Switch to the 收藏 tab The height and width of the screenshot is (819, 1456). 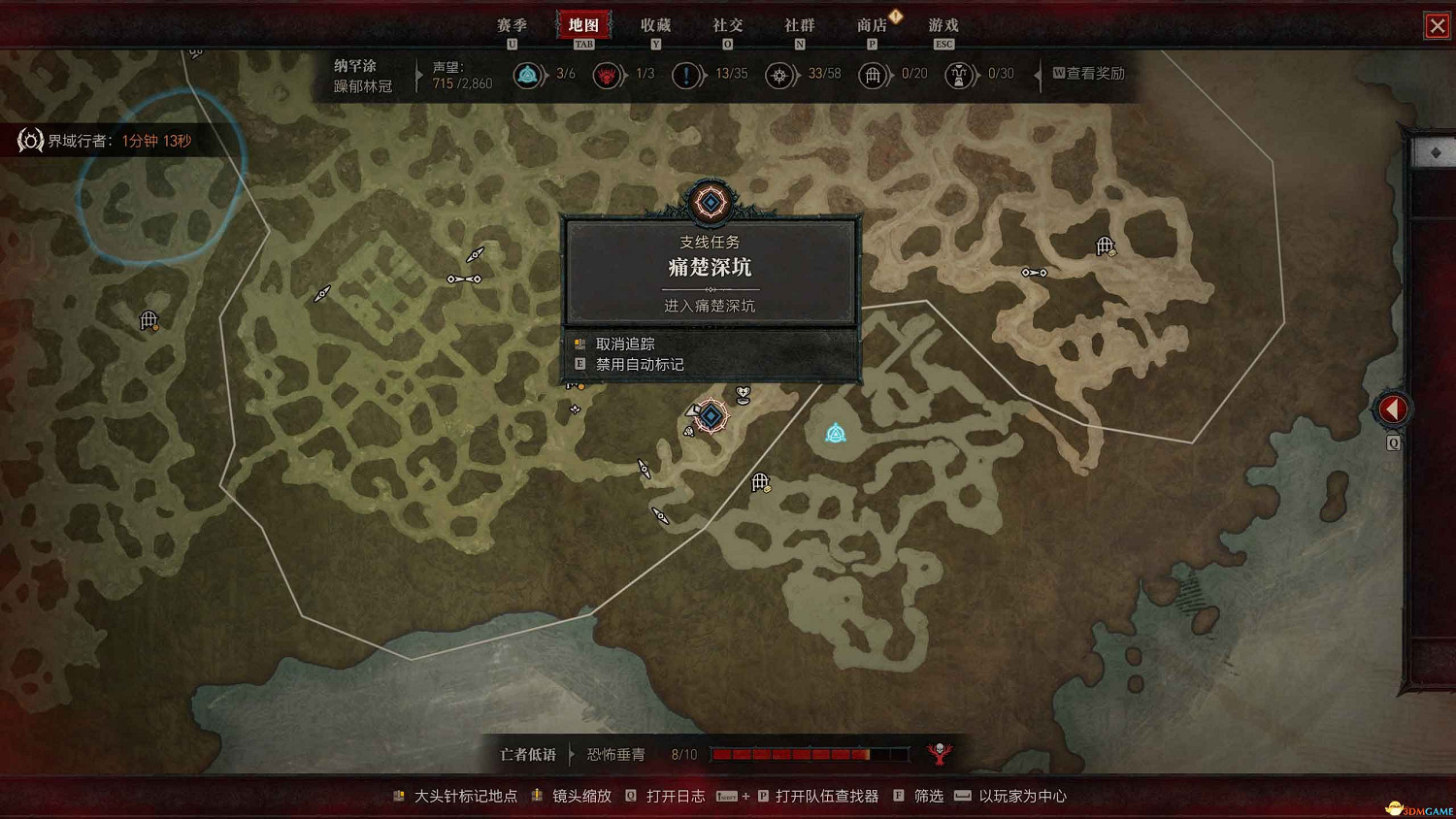(656, 25)
